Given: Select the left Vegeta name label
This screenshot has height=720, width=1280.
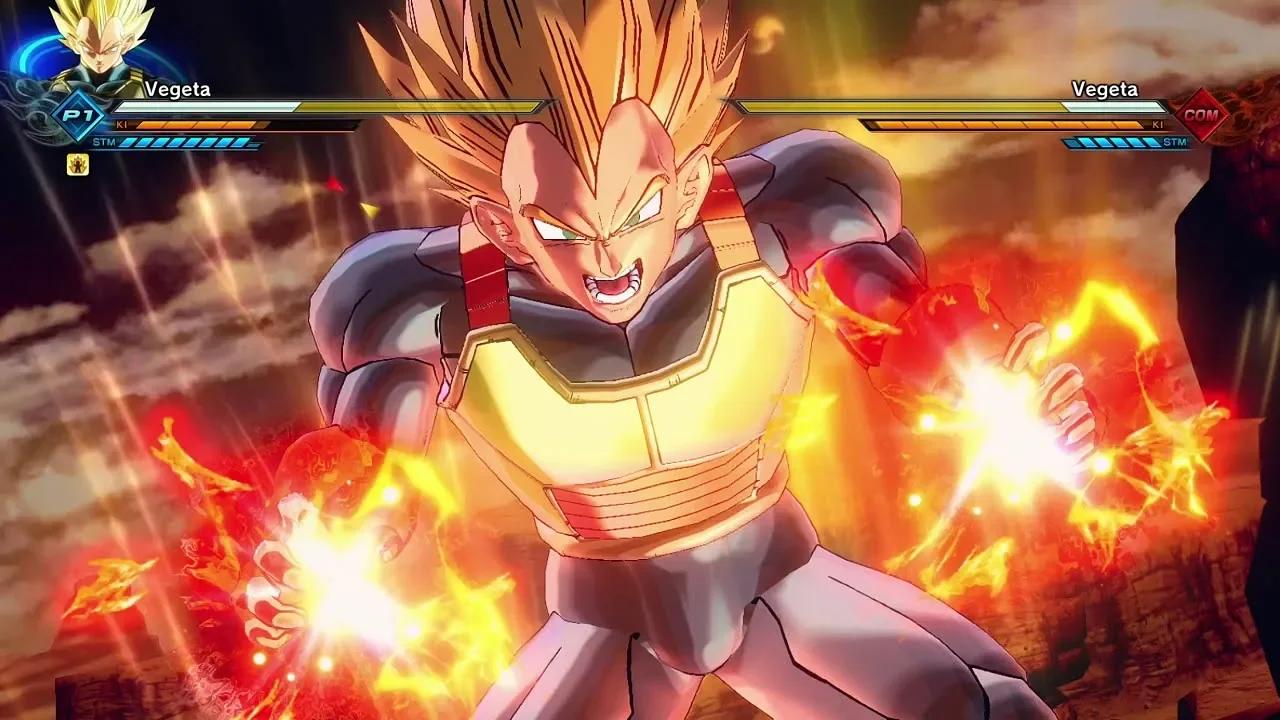Looking at the screenshot, I should coord(175,89).
